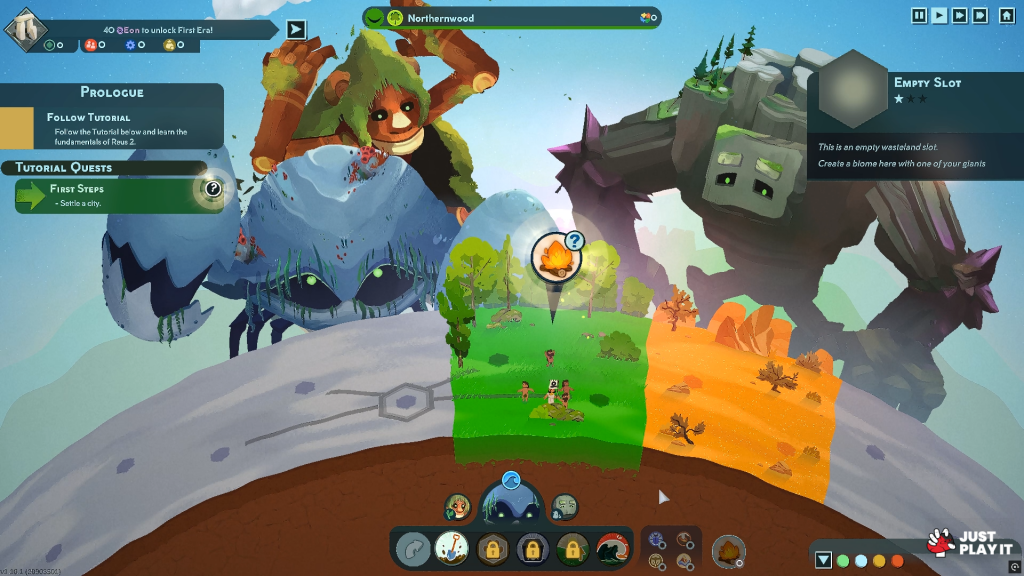
Task: Click the arrow next to the Eon goal
Action: click(x=296, y=29)
